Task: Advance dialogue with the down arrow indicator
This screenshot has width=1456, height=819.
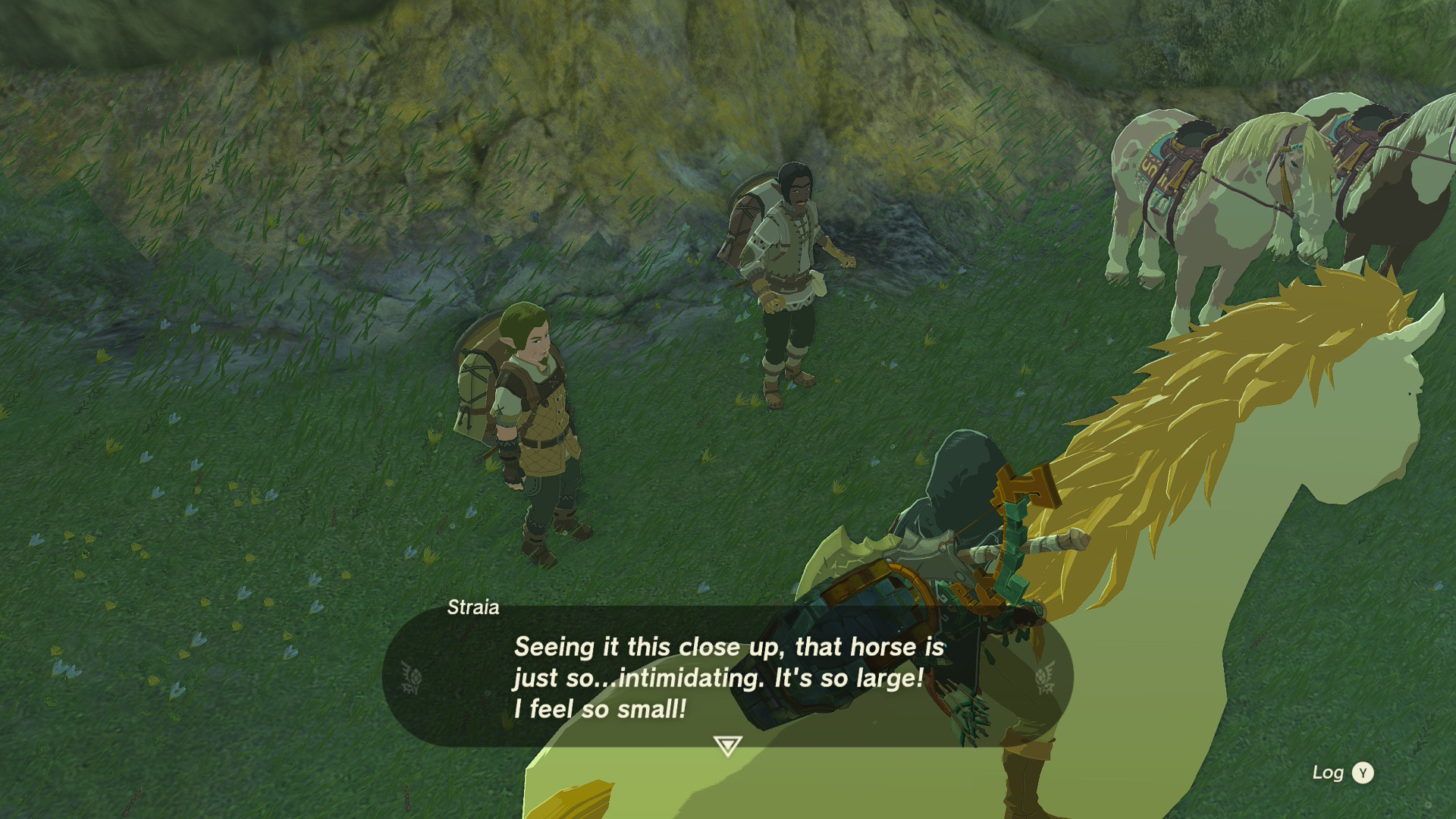Action: (727, 746)
